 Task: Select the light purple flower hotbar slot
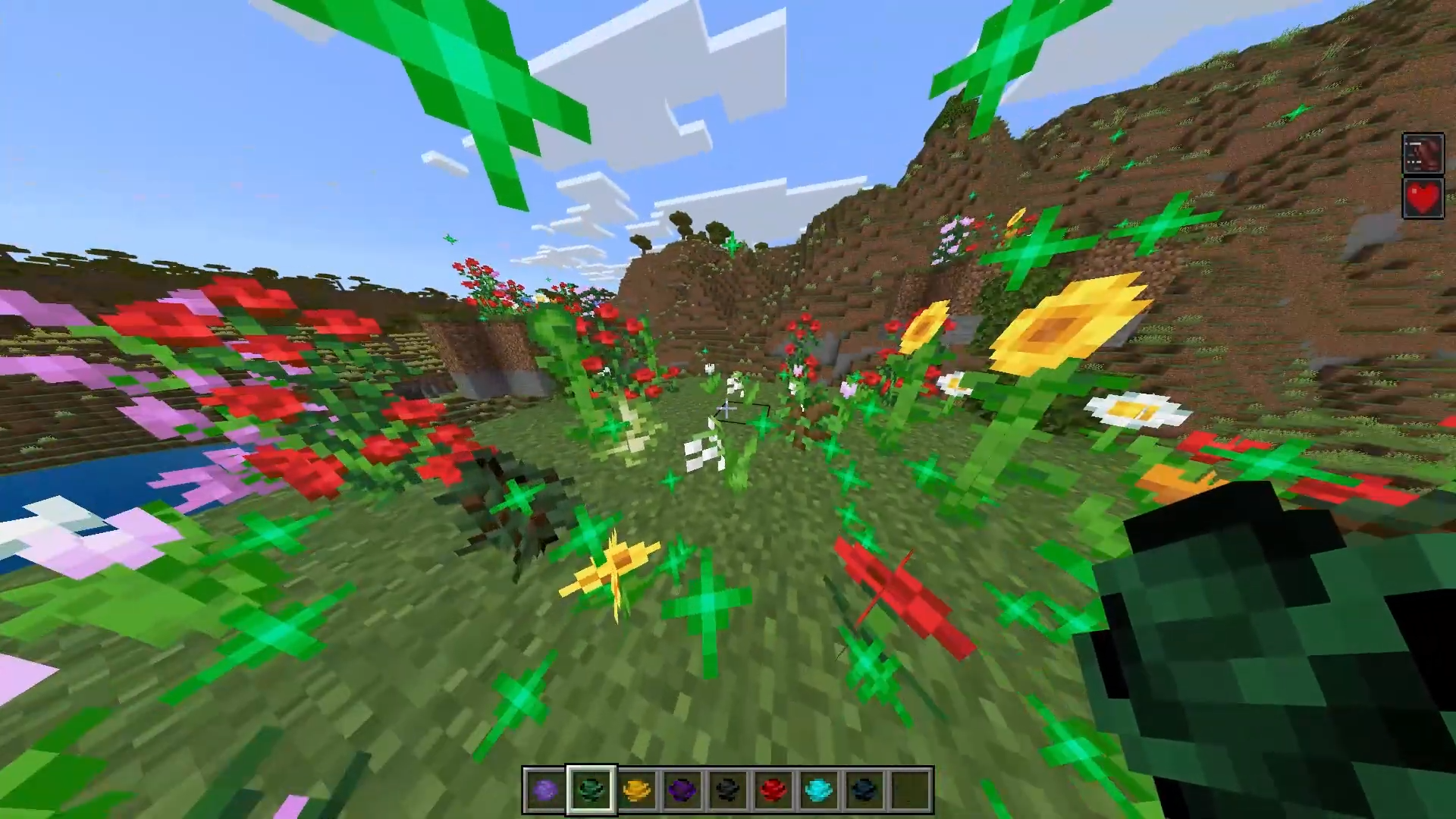[545, 791]
